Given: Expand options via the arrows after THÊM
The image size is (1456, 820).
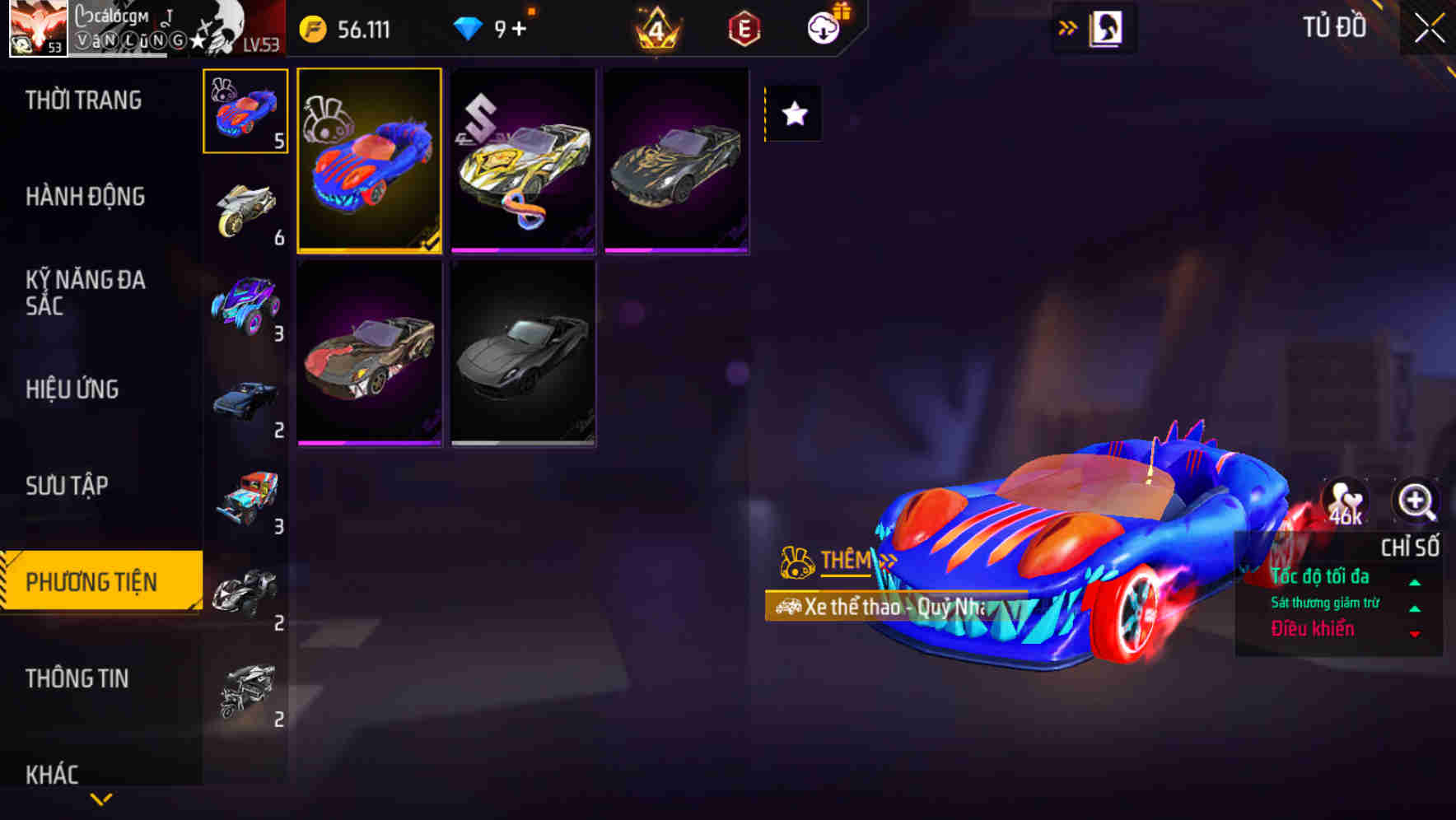Looking at the screenshot, I should click(x=887, y=561).
